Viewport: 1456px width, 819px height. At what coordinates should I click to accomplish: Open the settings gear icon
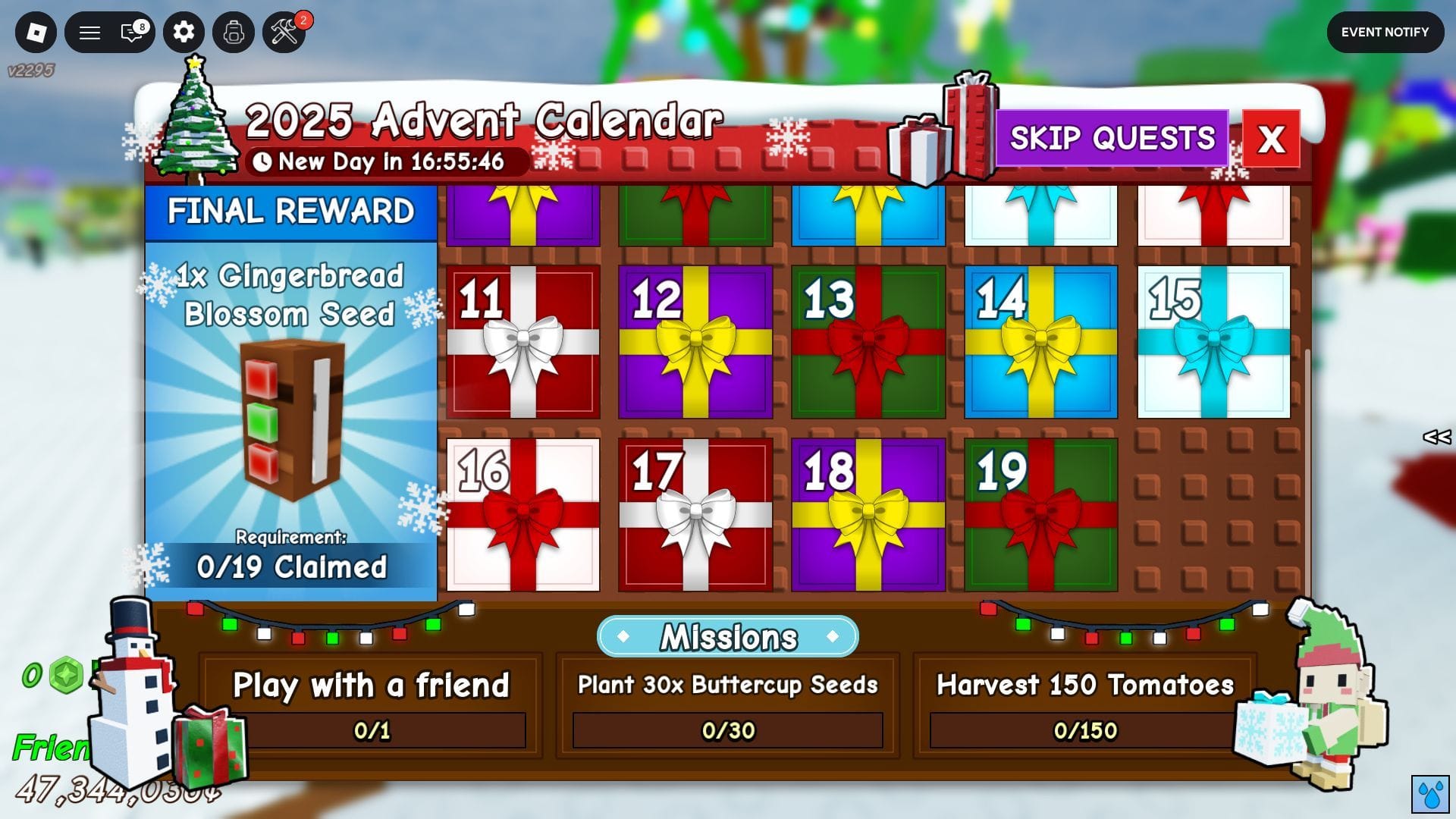coord(183,33)
